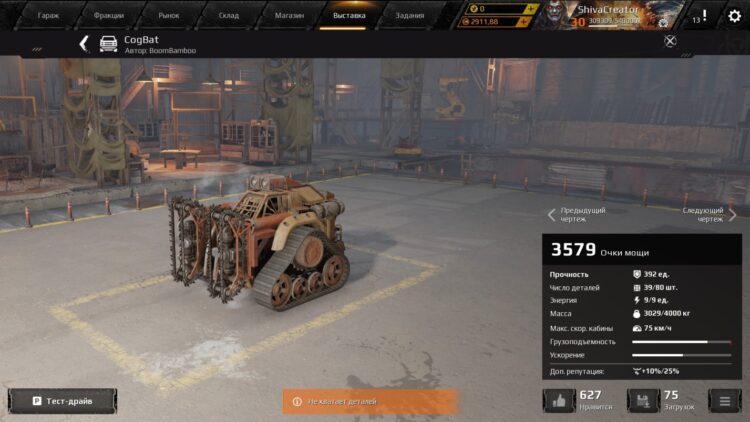The height and width of the screenshot is (422, 750).
Task: Click the exclamation notifications icon
Action: click(703, 16)
